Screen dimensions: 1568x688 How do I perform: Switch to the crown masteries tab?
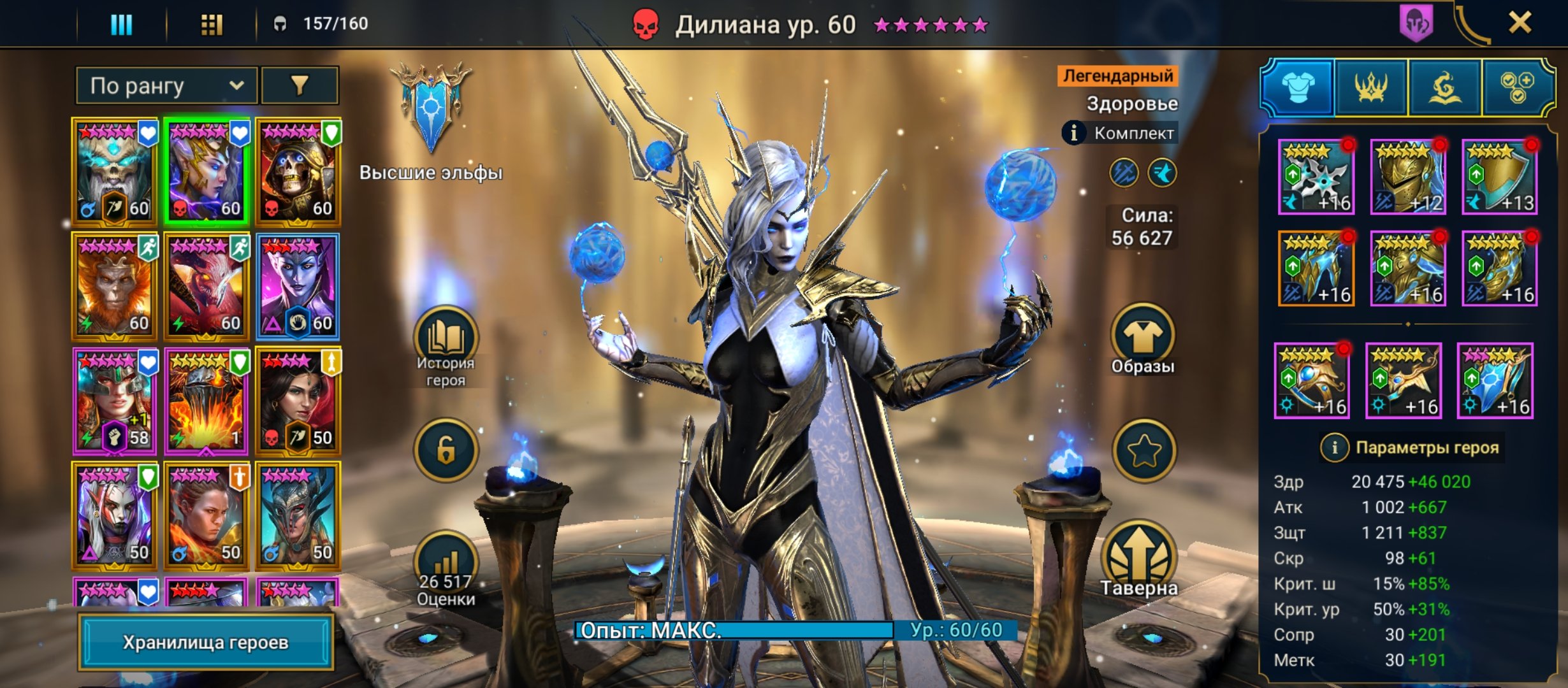[x=1371, y=87]
